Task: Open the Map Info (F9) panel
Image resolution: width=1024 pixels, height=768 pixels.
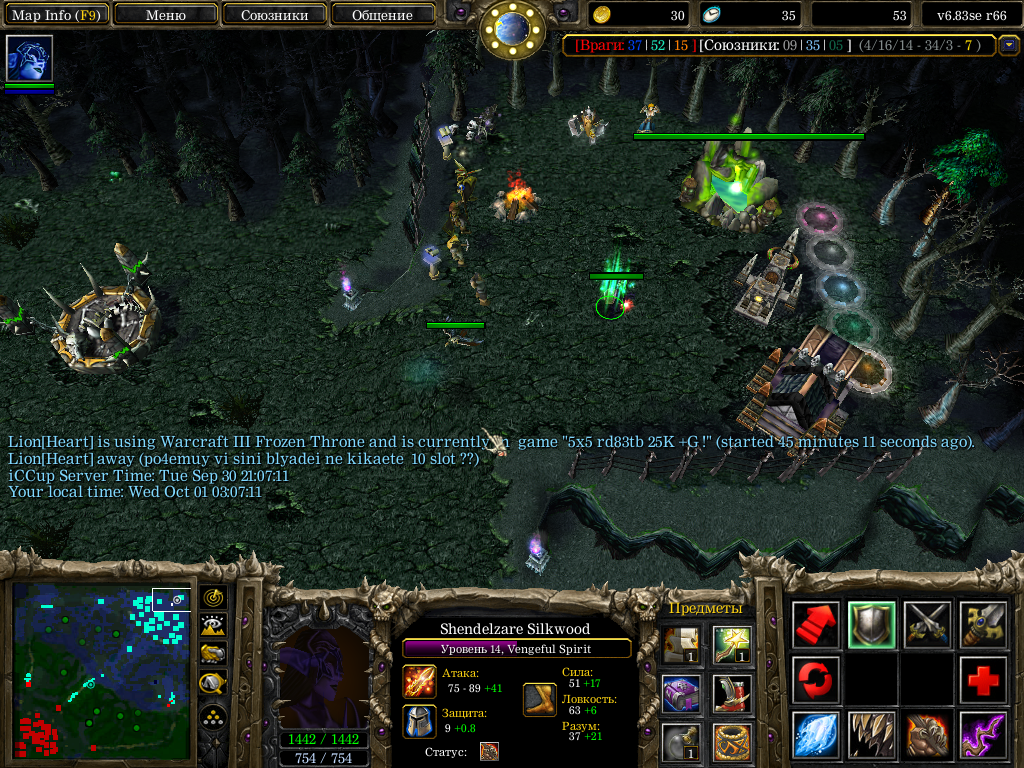Action: tap(55, 15)
